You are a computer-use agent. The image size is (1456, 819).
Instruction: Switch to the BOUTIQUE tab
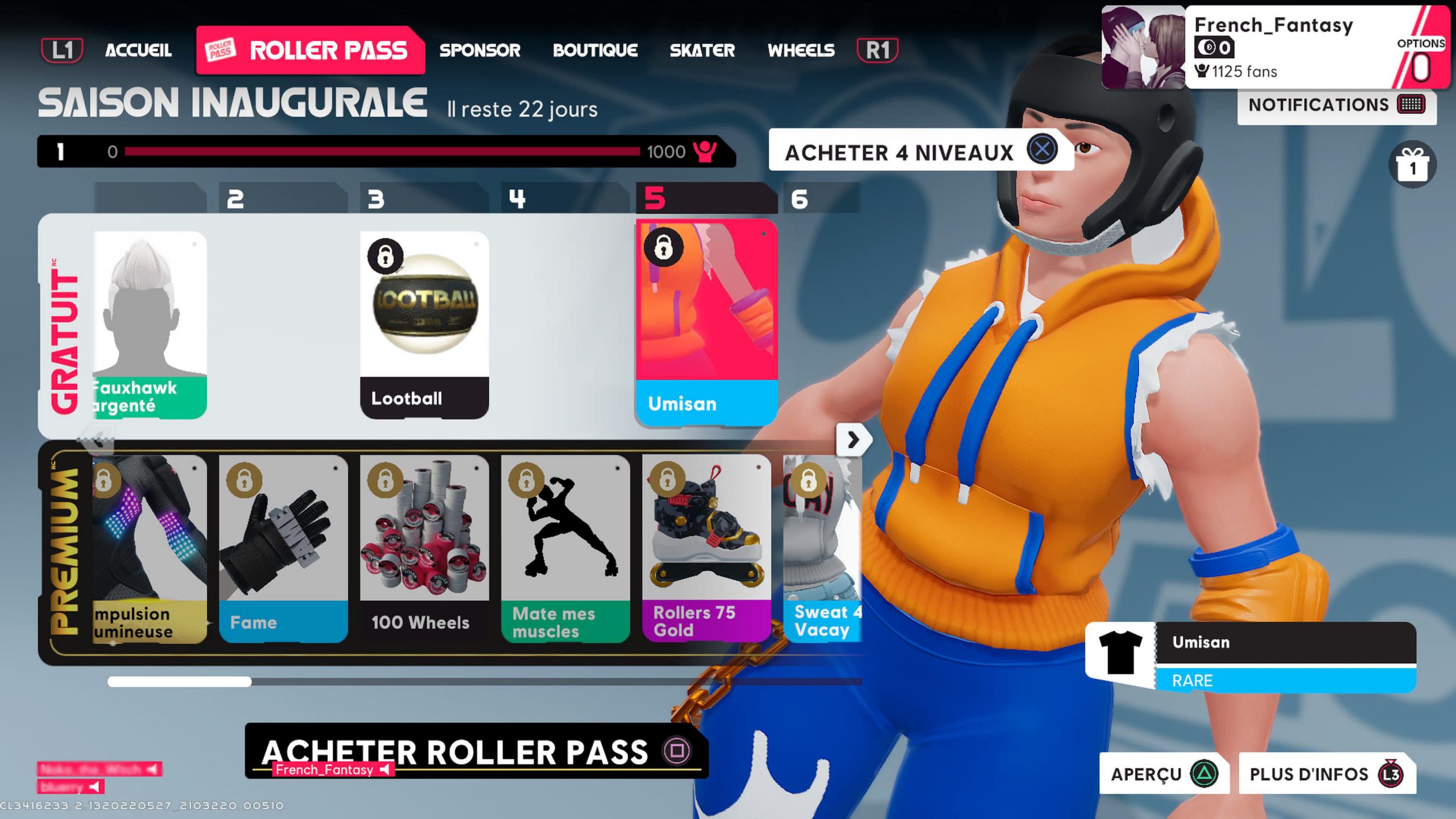(x=595, y=50)
